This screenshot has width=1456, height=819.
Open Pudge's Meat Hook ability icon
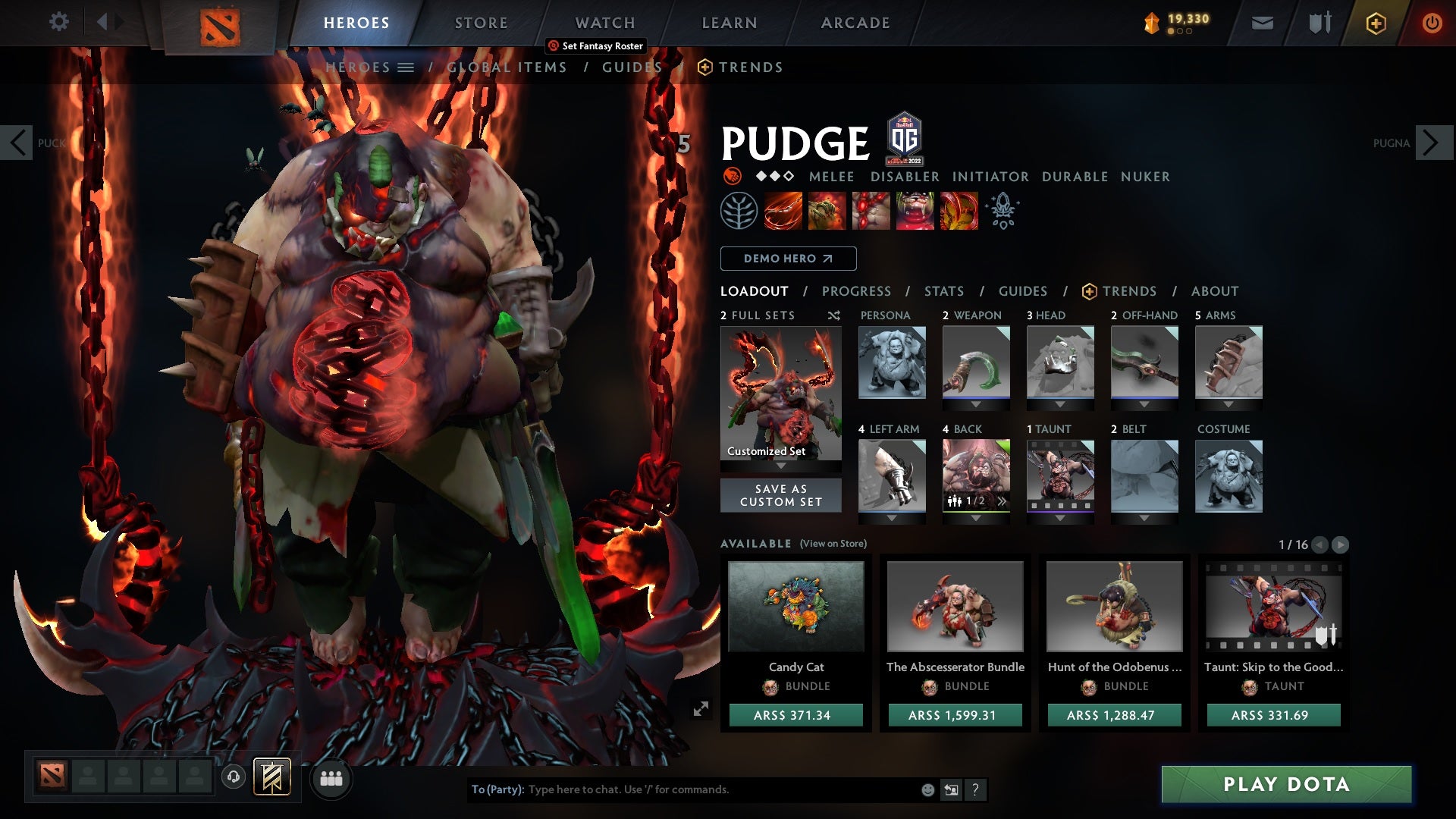(781, 211)
